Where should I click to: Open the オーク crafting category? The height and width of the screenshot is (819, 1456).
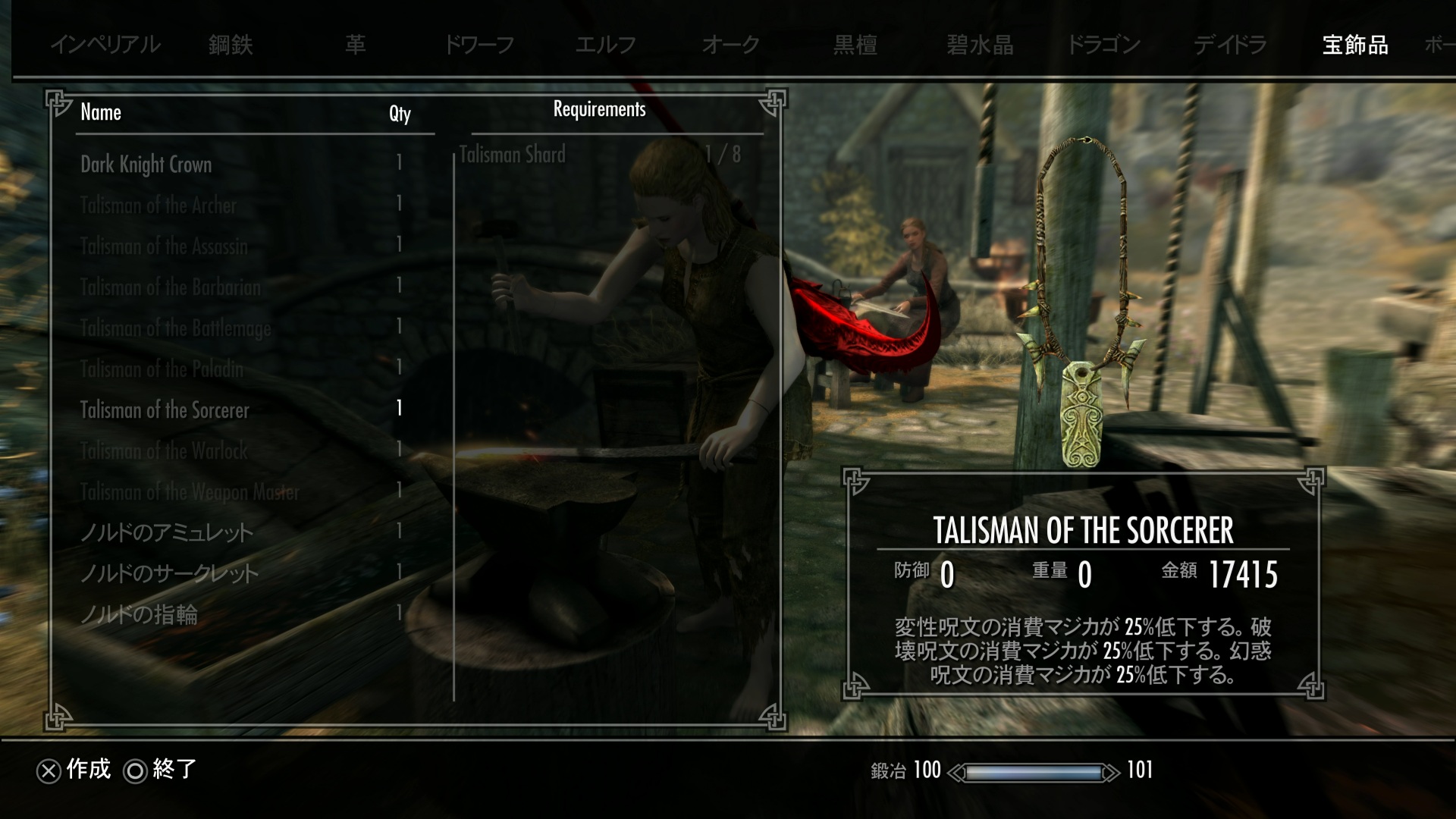[x=730, y=45]
